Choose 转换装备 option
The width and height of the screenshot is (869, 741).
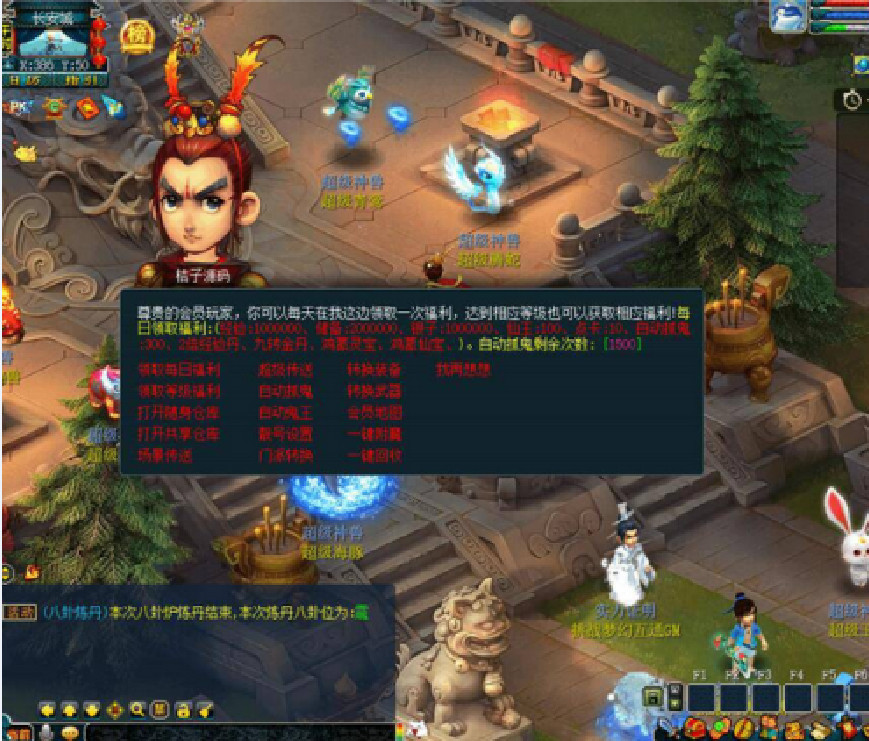[374, 369]
